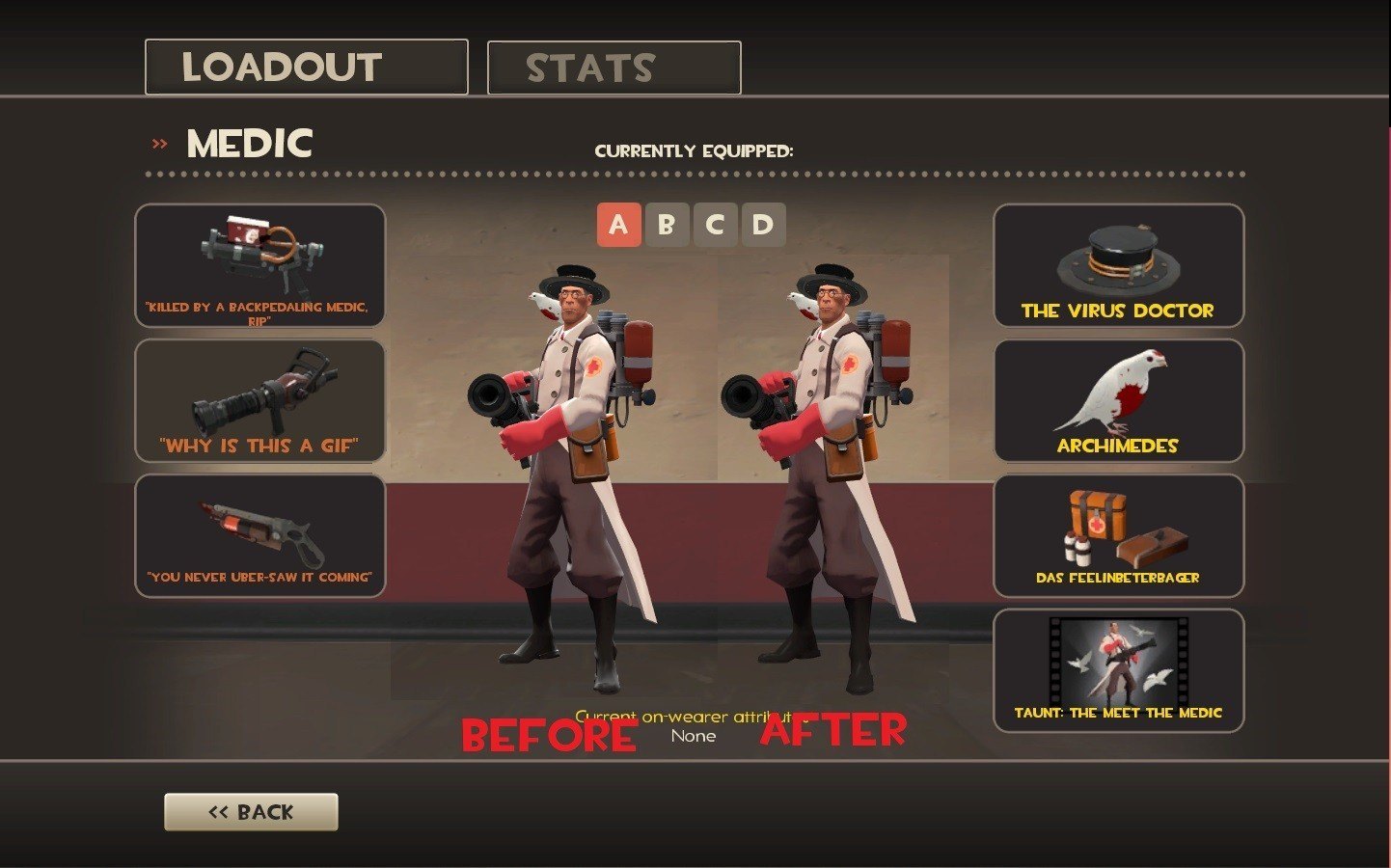Switch to the Loadout tab

pyautogui.click(x=306, y=68)
